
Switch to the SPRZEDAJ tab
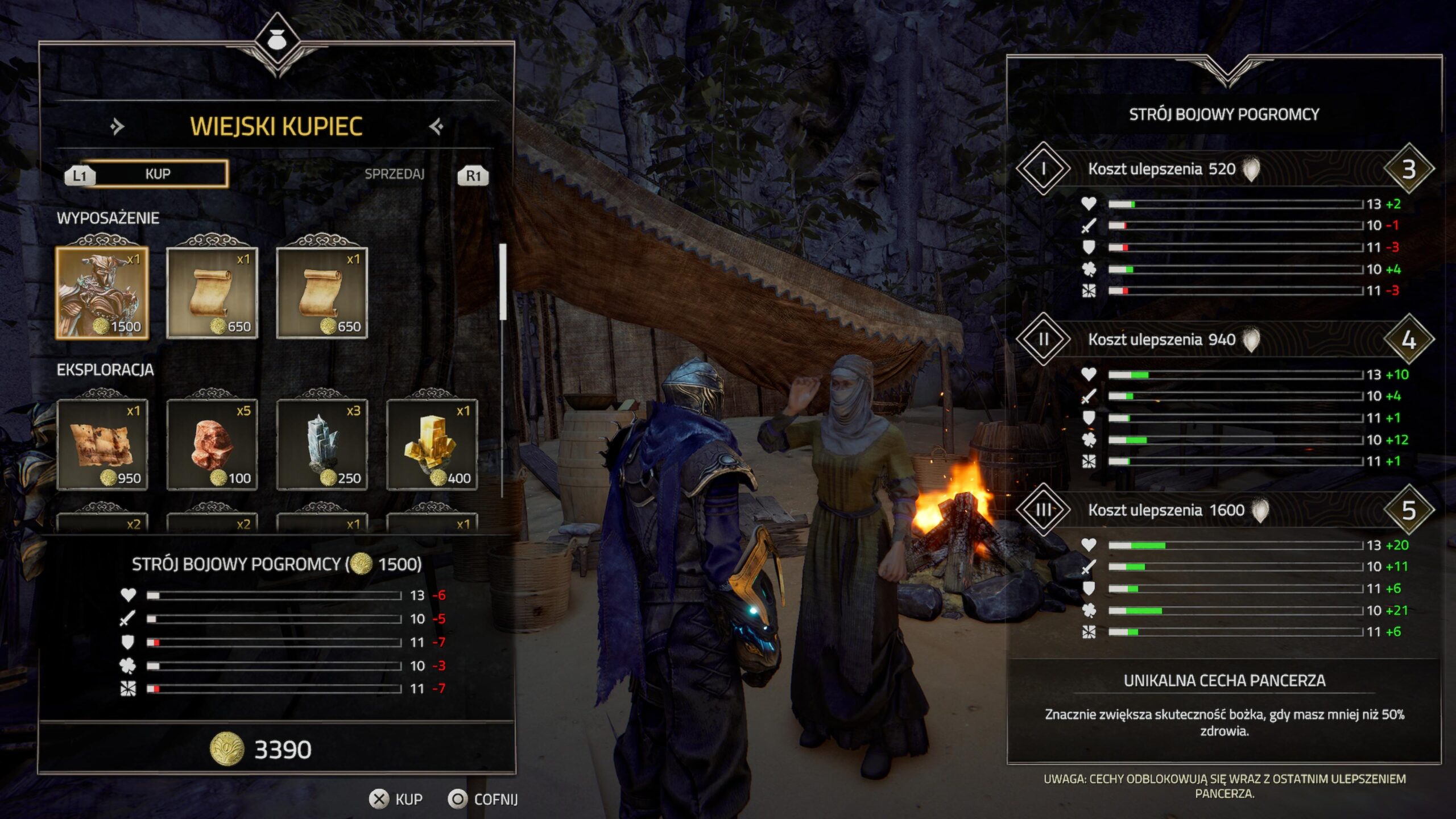(x=394, y=174)
